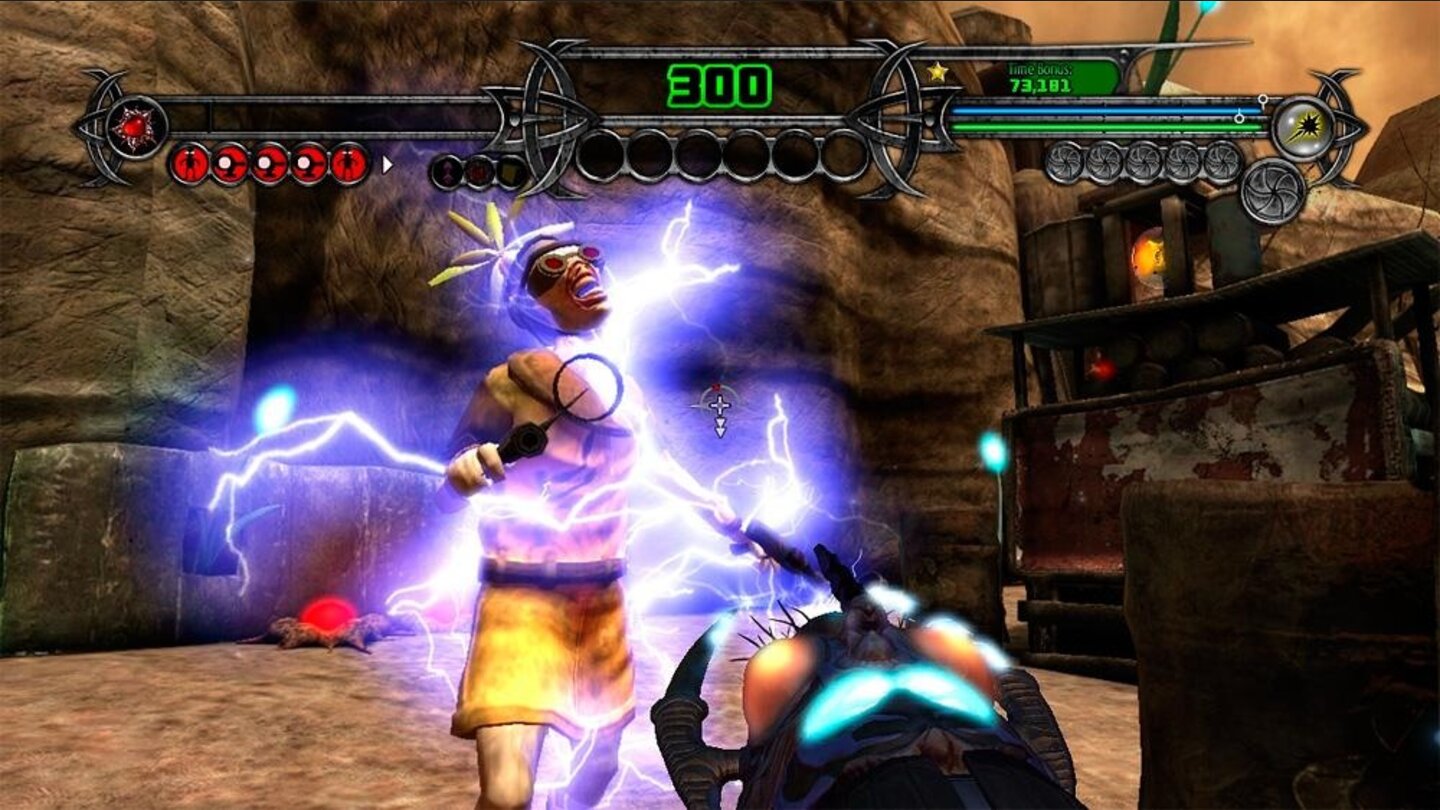Toggle the yellow card indicator beside the dark icons
The image size is (1440, 810).
(510, 170)
